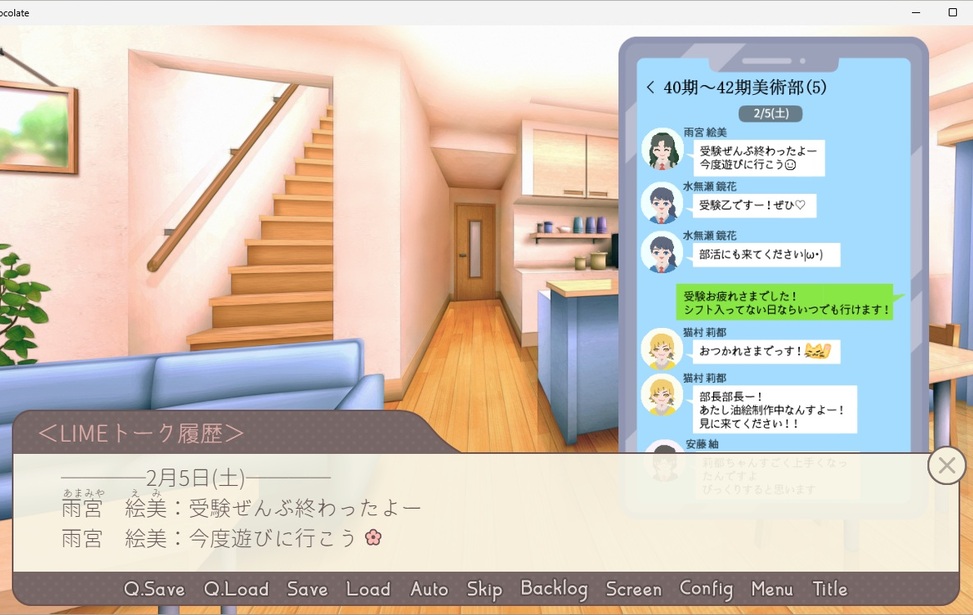Activate Skip mode
This screenshot has width=973, height=615.
click(x=484, y=589)
